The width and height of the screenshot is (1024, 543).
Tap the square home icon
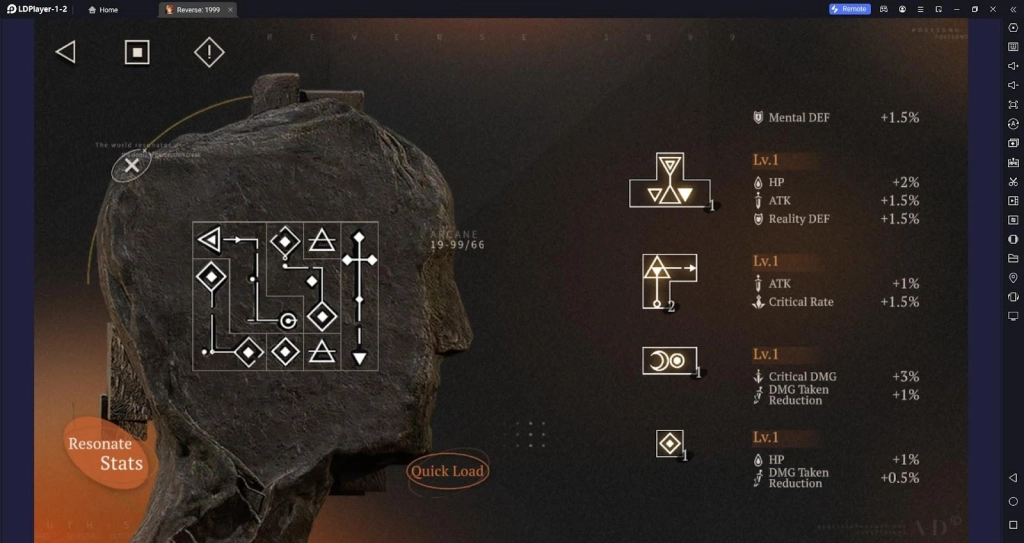tap(137, 52)
